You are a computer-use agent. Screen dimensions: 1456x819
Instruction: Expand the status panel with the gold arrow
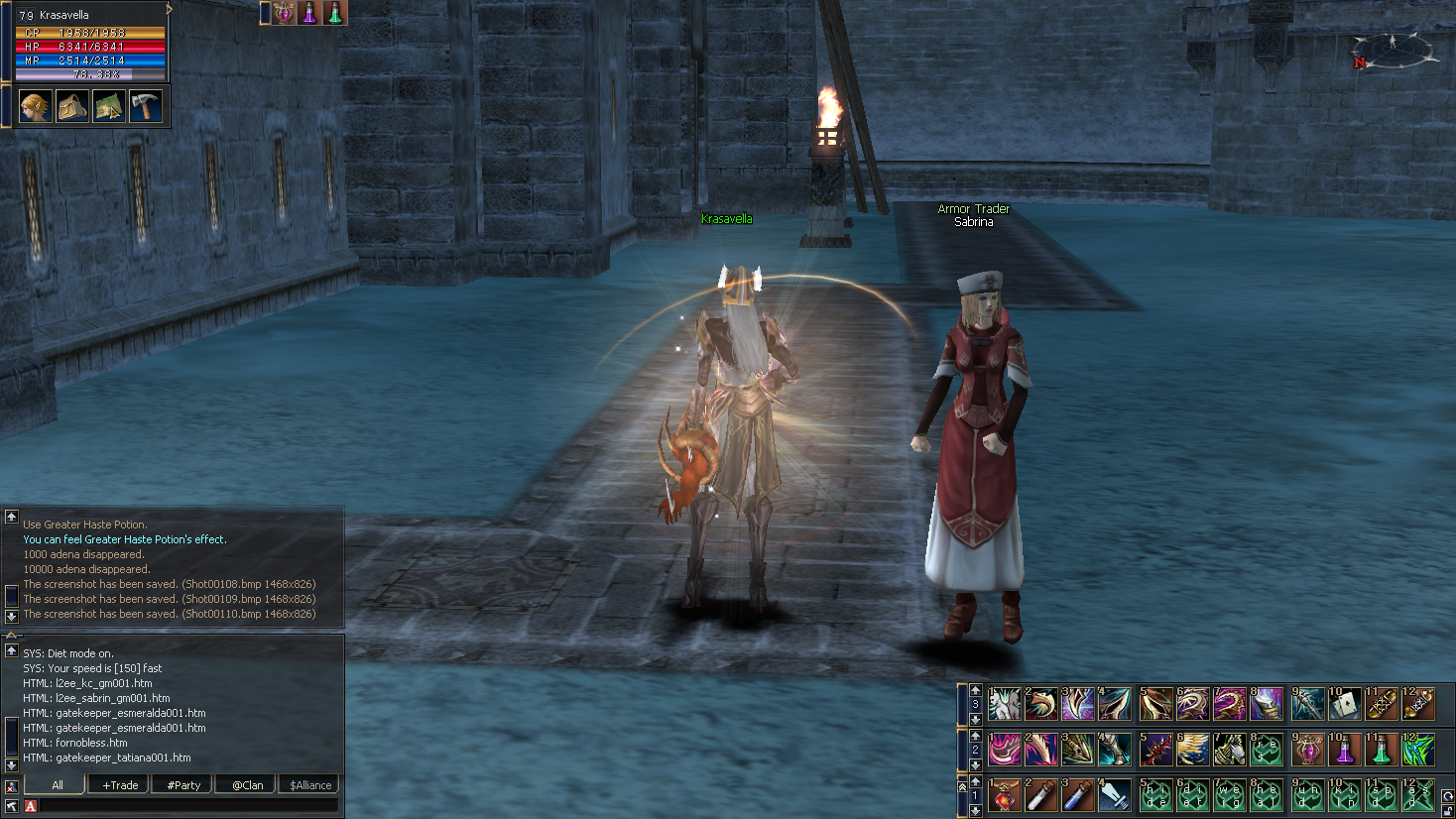169,9
